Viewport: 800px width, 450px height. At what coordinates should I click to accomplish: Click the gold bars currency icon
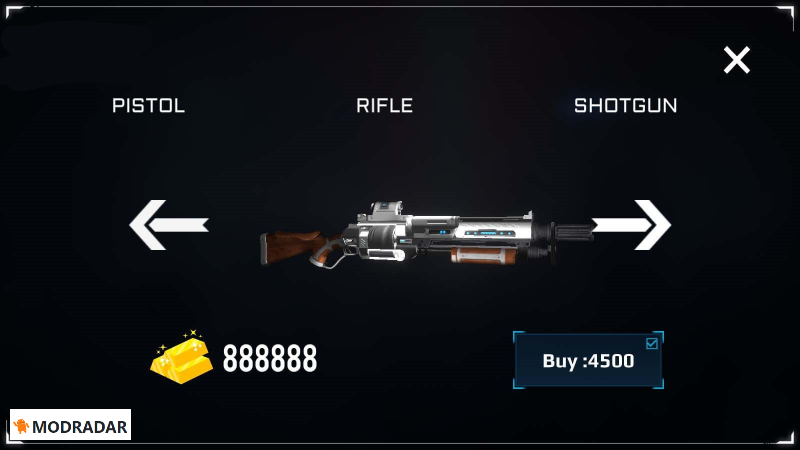pos(182,355)
